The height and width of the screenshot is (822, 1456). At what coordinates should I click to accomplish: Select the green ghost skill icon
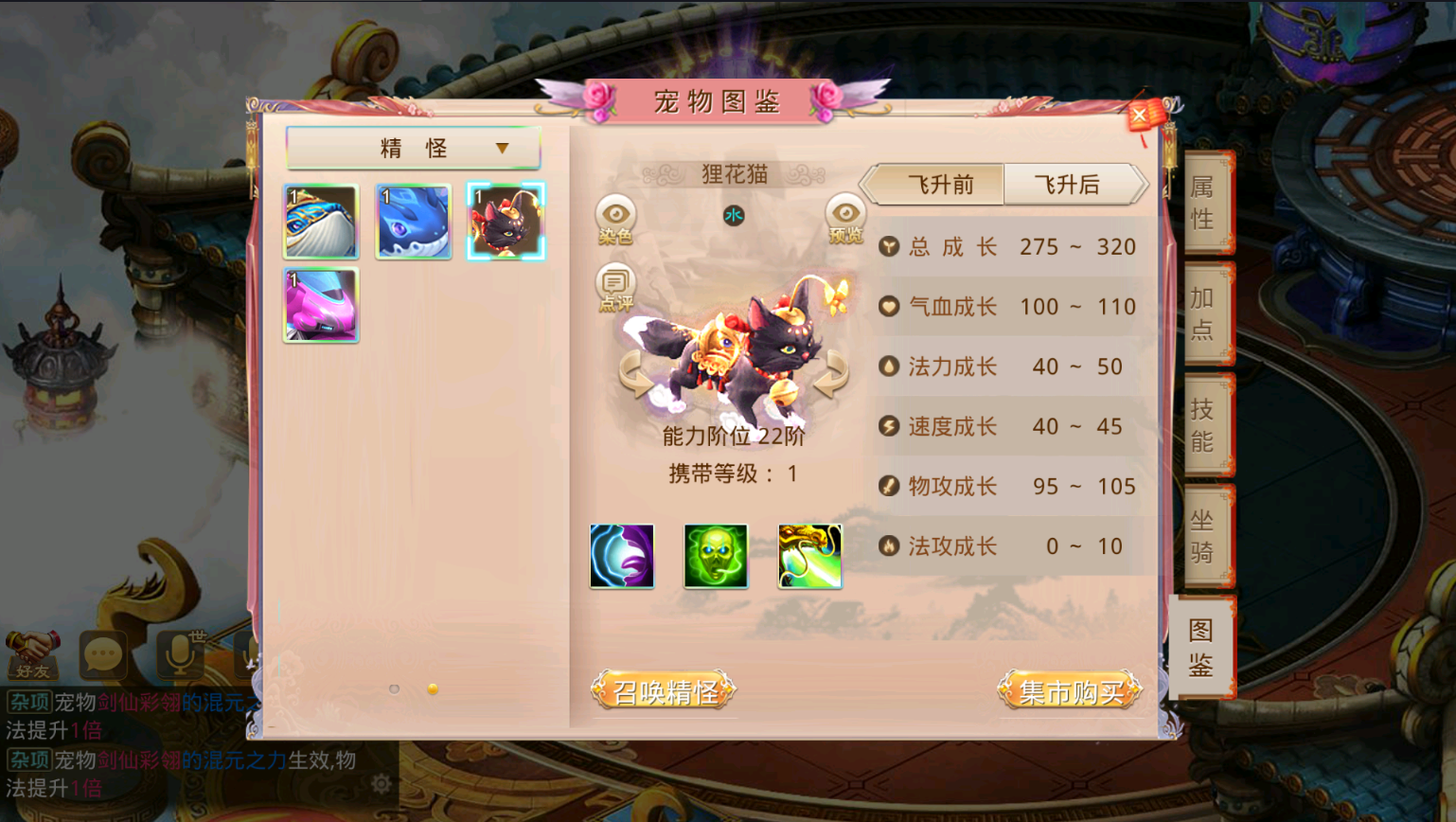click(x=717, y=557)
